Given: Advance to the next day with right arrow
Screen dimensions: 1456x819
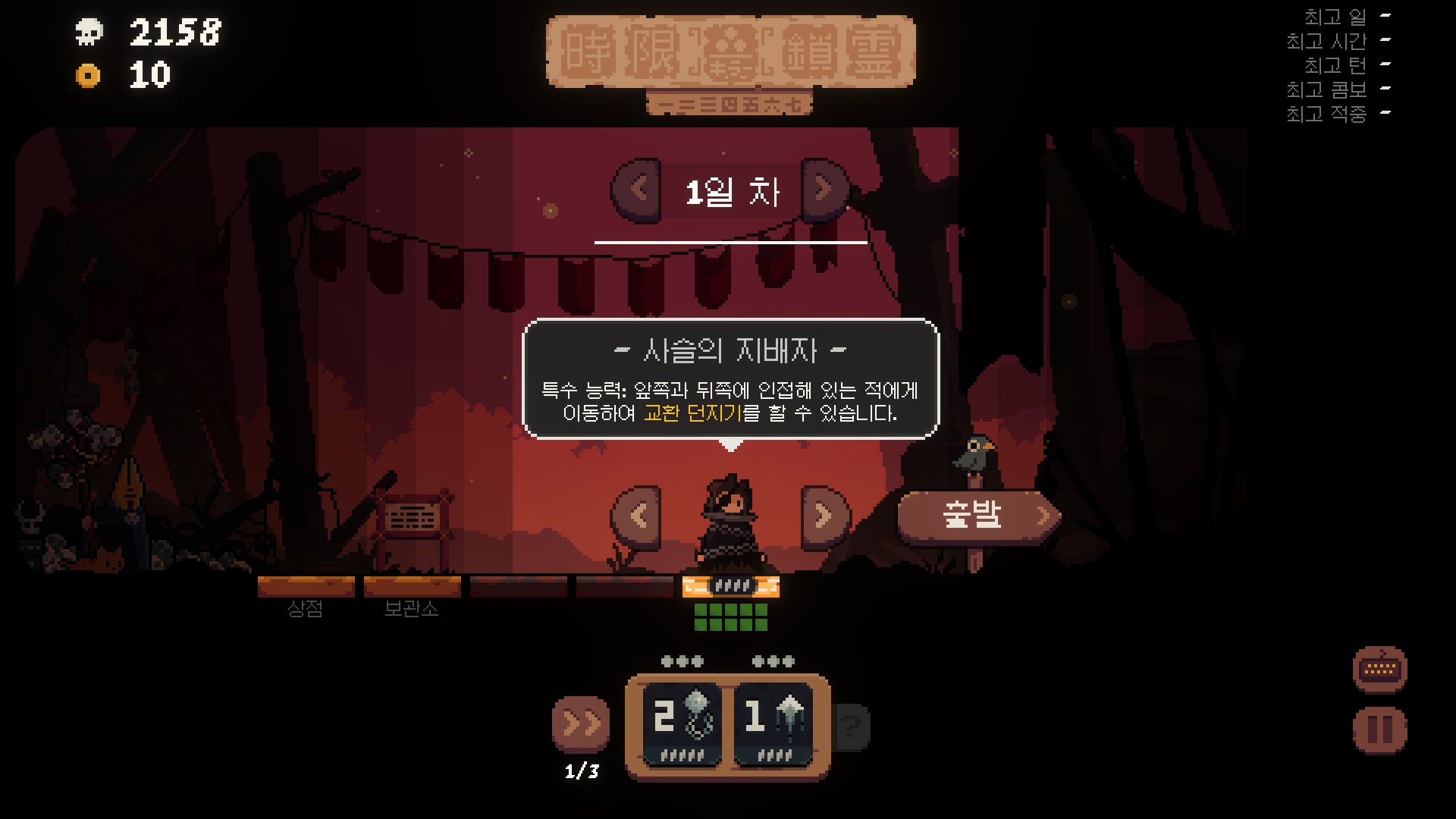Looking at the screenshot, I should pos(824,188).
